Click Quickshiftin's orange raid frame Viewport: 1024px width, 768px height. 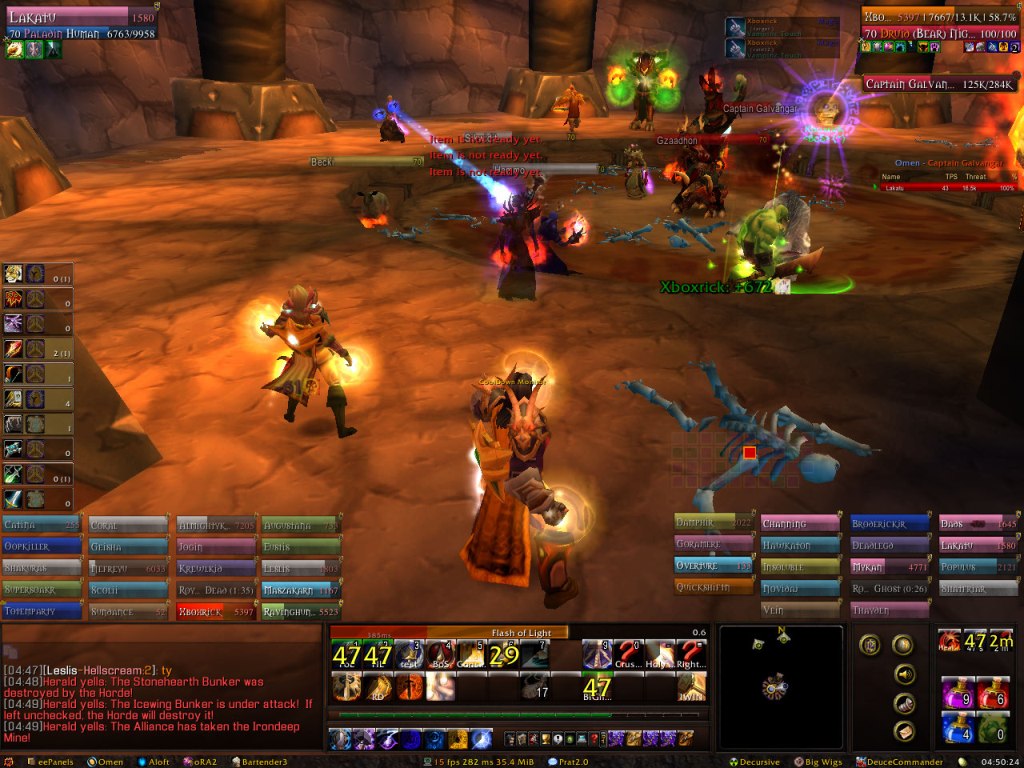713,588
